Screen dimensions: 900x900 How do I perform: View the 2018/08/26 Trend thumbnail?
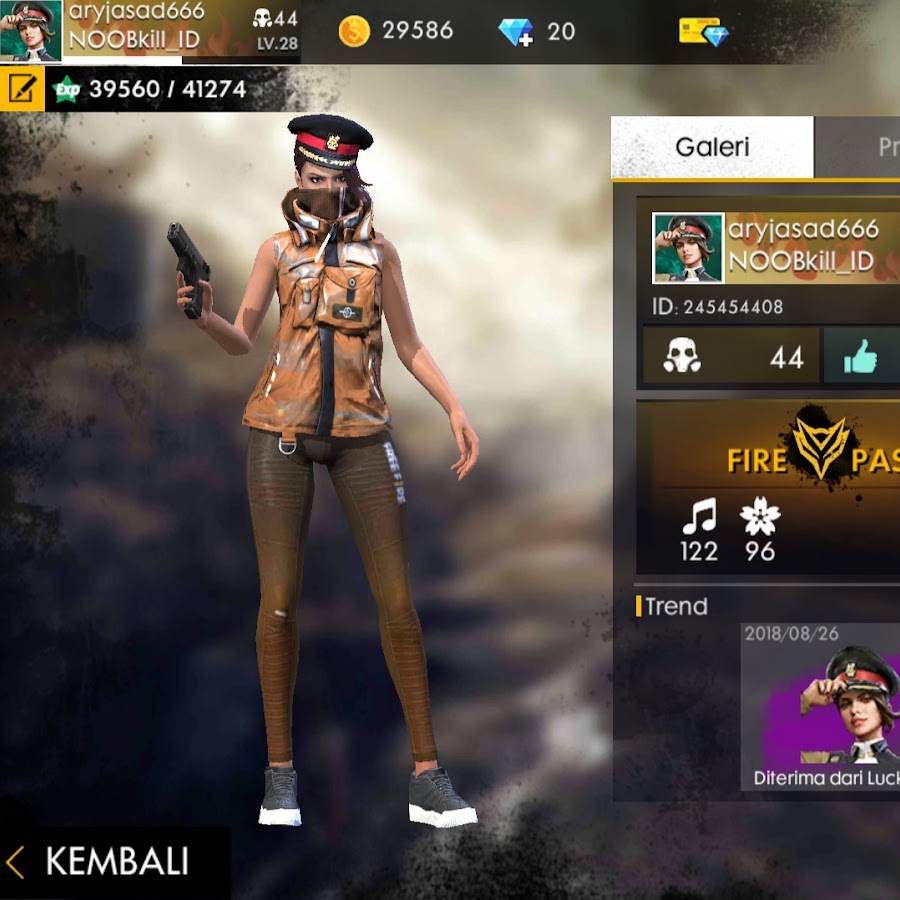point(820,706)
